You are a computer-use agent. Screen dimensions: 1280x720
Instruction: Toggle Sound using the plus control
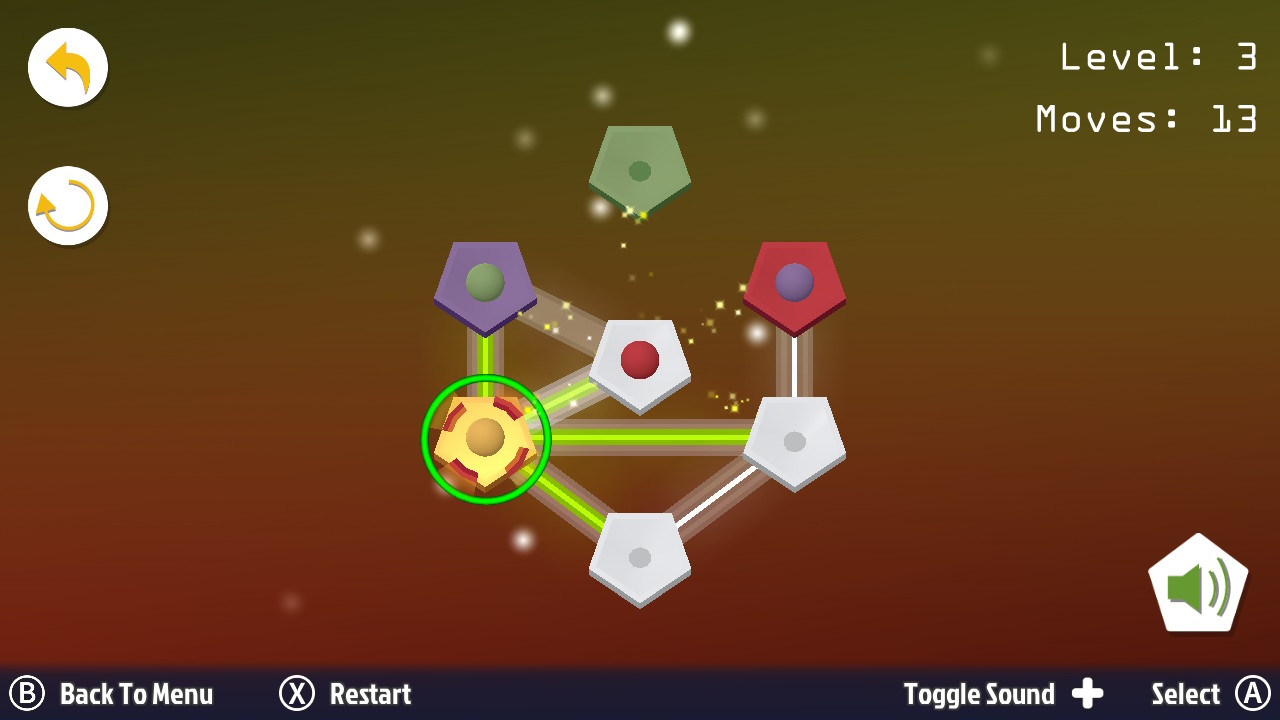1089,693
